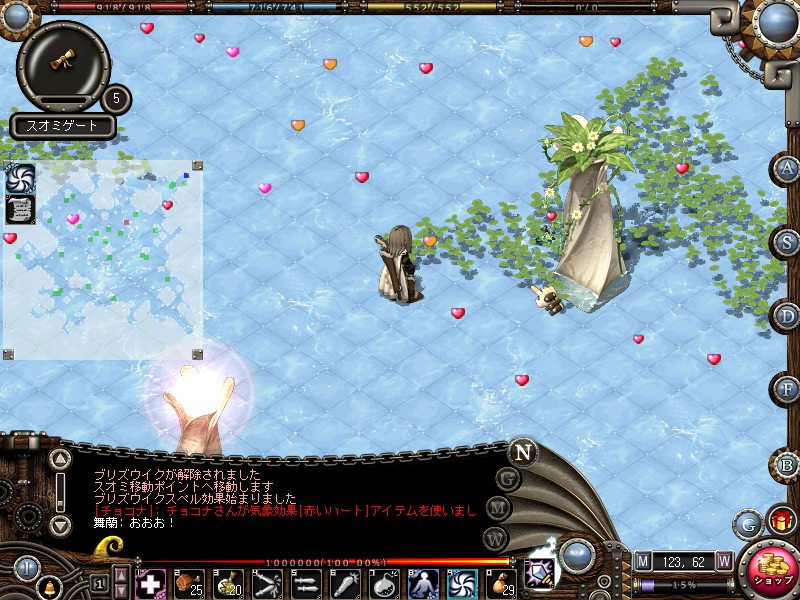Image resolution: width=800 pixels, height=600 pixels.
Task: Use the orange pouch with 29 count
Action: 501,583
